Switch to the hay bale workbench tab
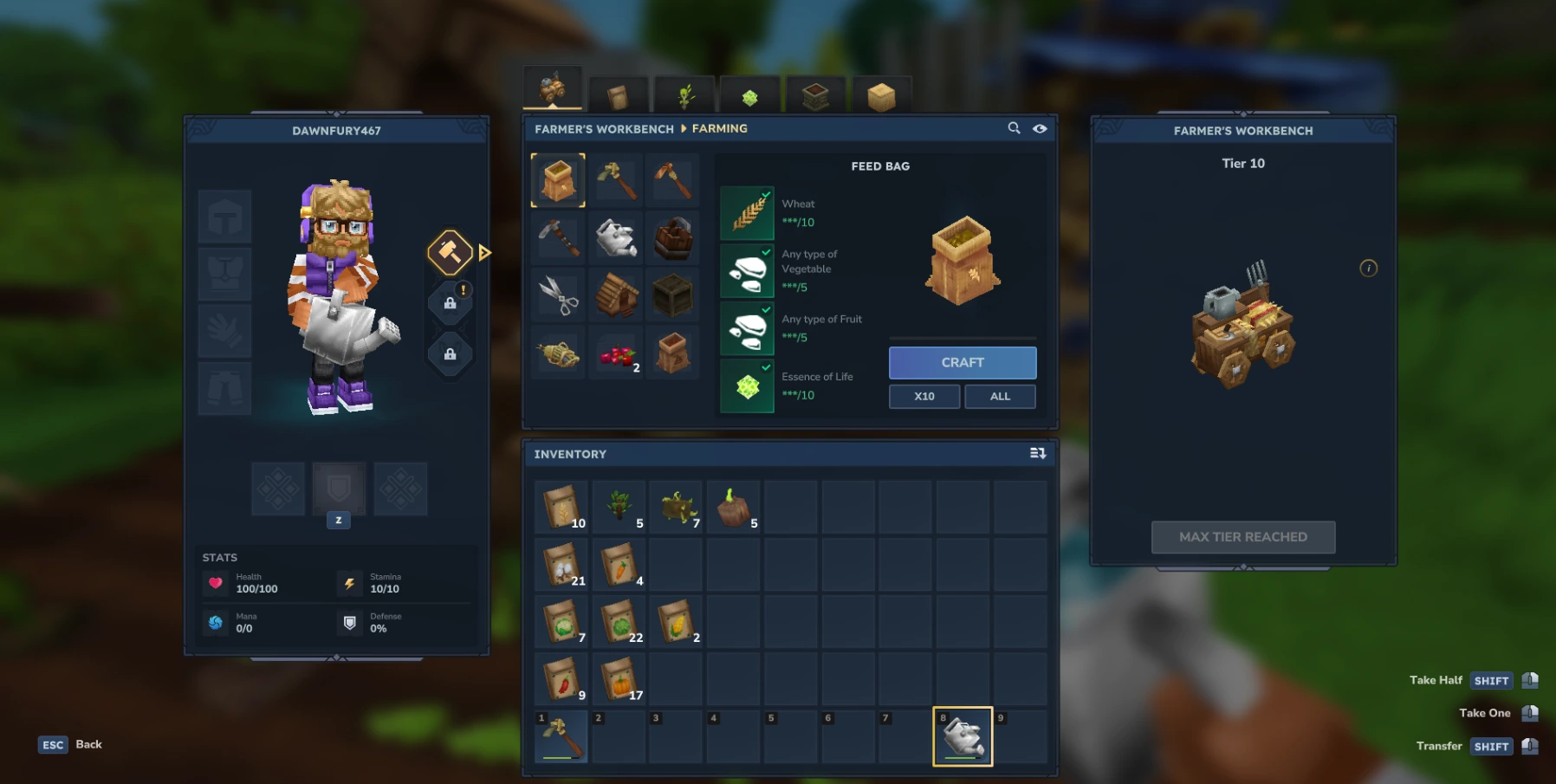 [881, 95]
